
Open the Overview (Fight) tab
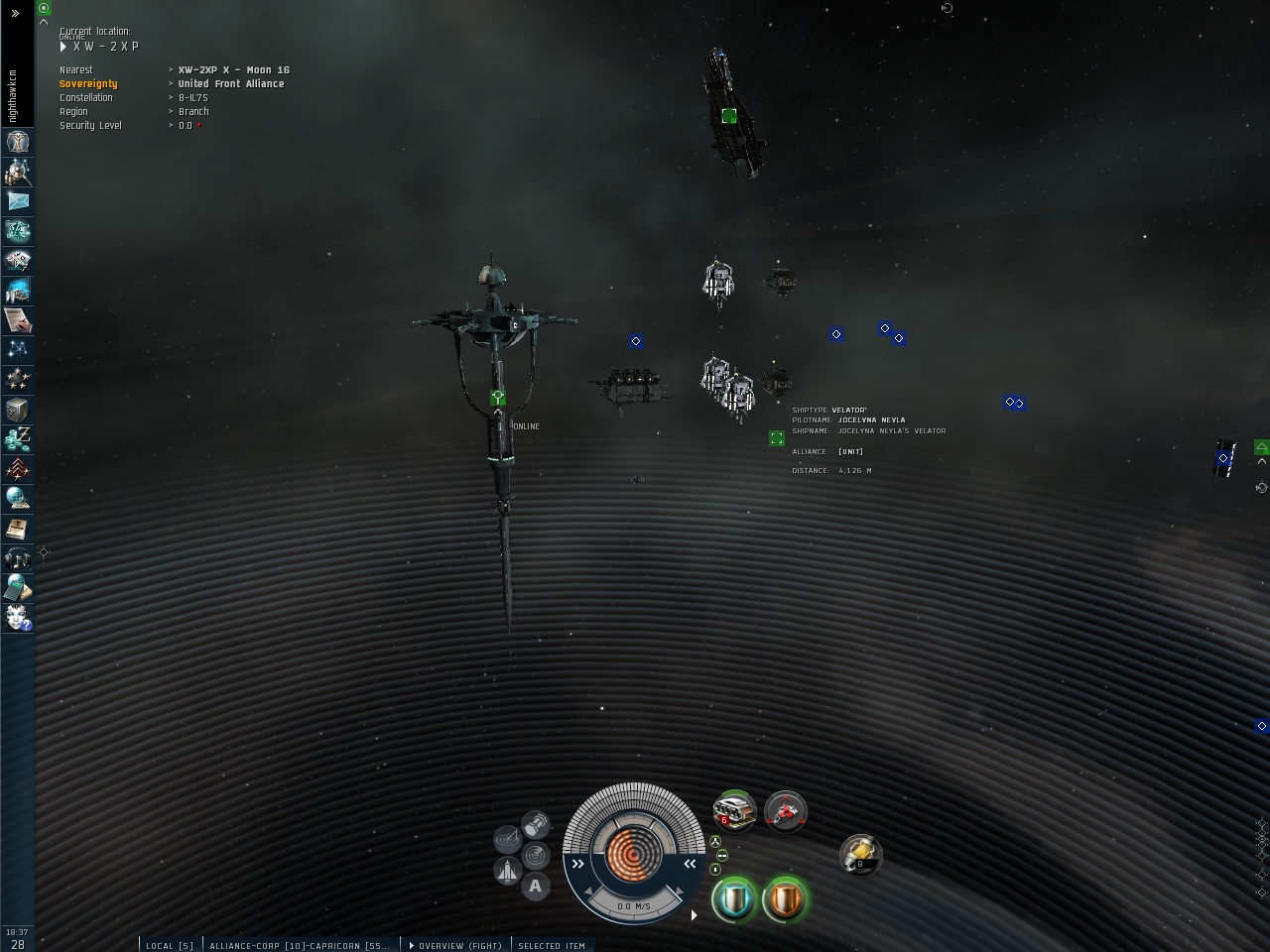click(455, 945)
